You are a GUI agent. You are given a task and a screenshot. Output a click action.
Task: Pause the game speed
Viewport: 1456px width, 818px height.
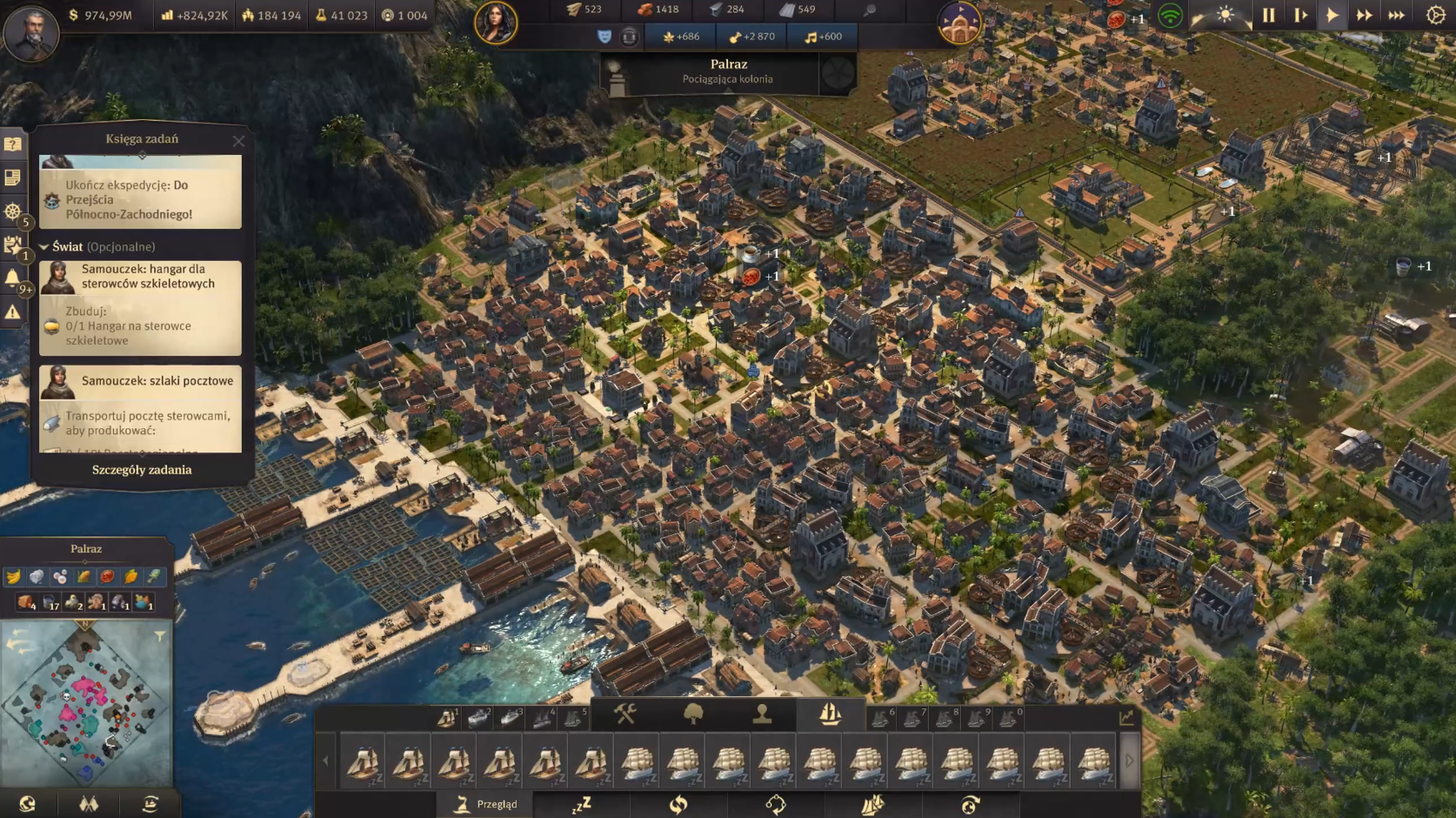point(1268,16)
